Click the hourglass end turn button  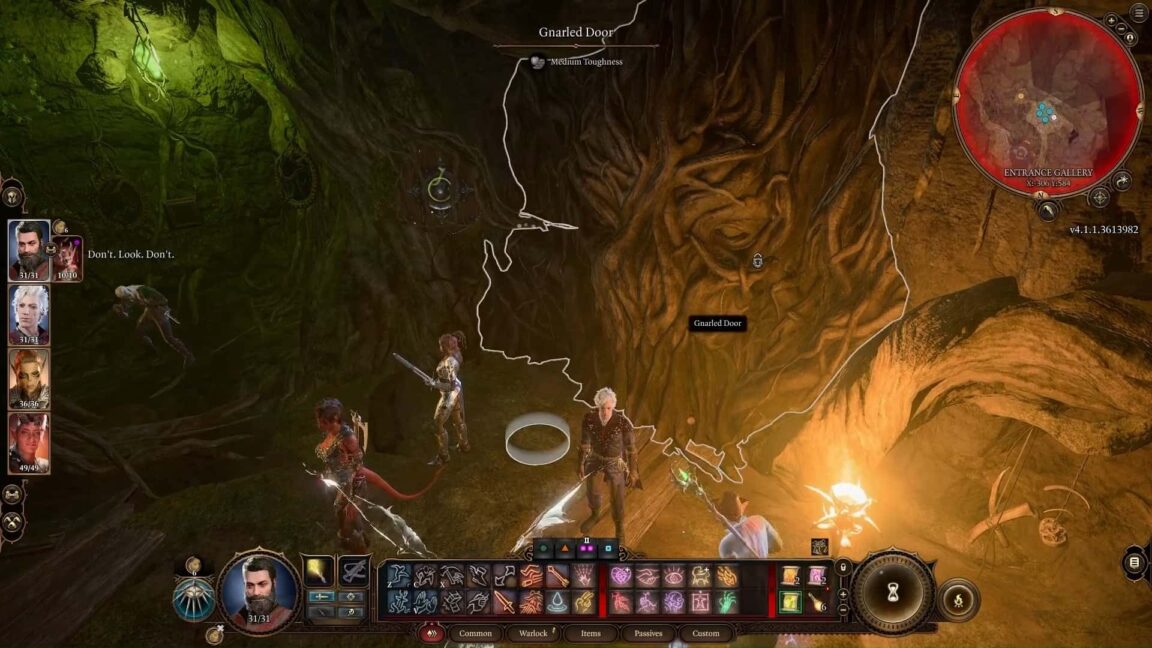pos(893,593)
